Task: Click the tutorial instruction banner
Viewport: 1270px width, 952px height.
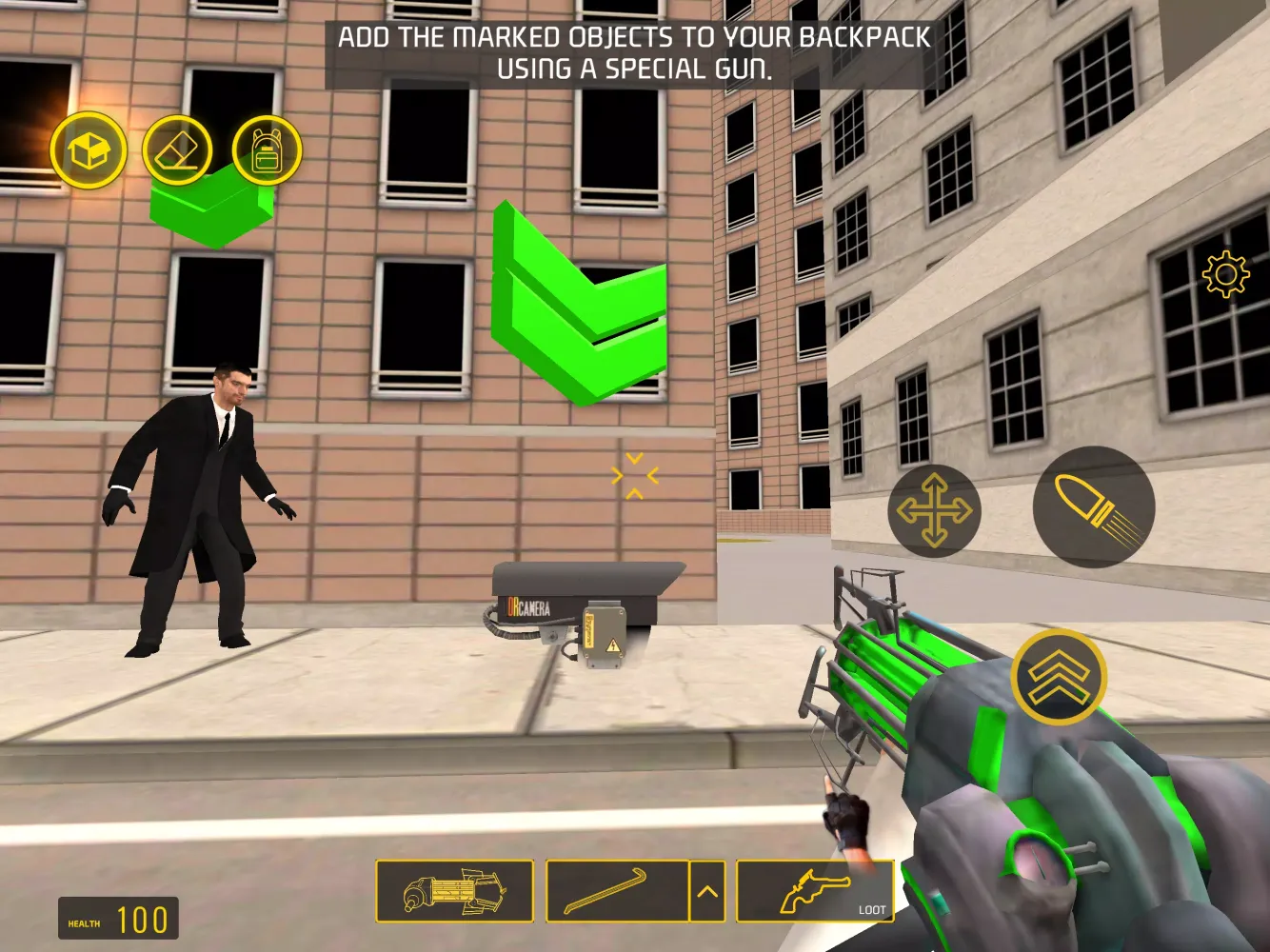Action: pyautogui.click(x=633, y=50)
